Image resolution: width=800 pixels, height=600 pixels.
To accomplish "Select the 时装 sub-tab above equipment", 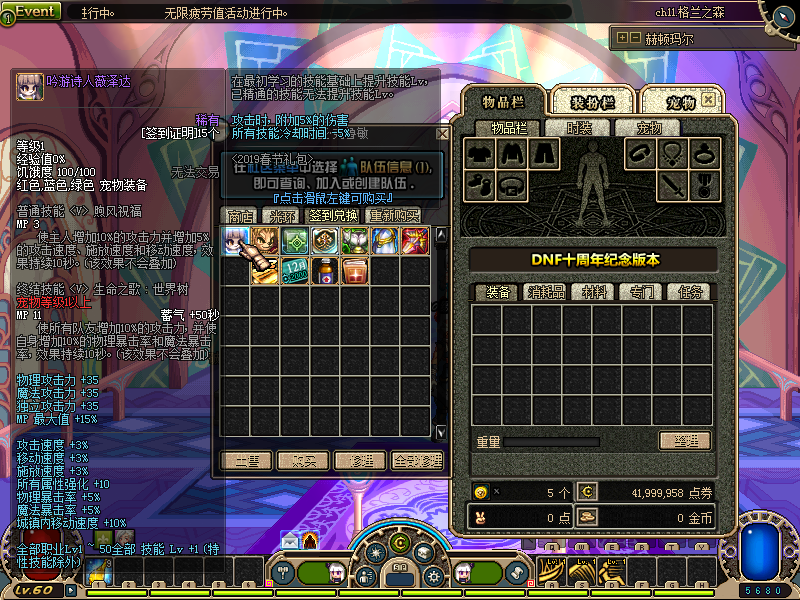I will 579,127.
